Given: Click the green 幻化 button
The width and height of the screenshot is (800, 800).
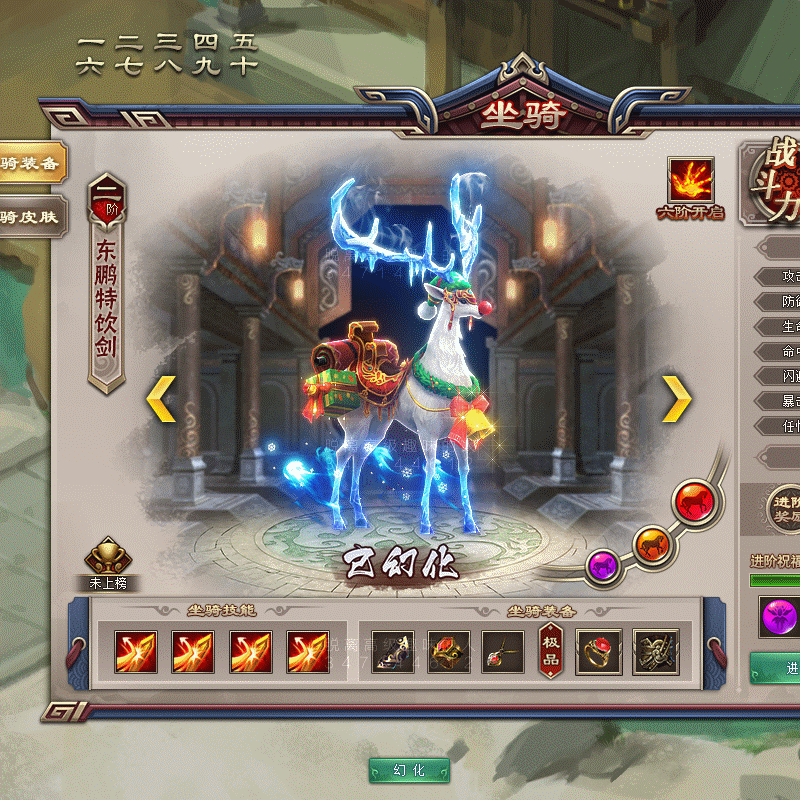Looking at the screenshot, I should click(409, 770).
